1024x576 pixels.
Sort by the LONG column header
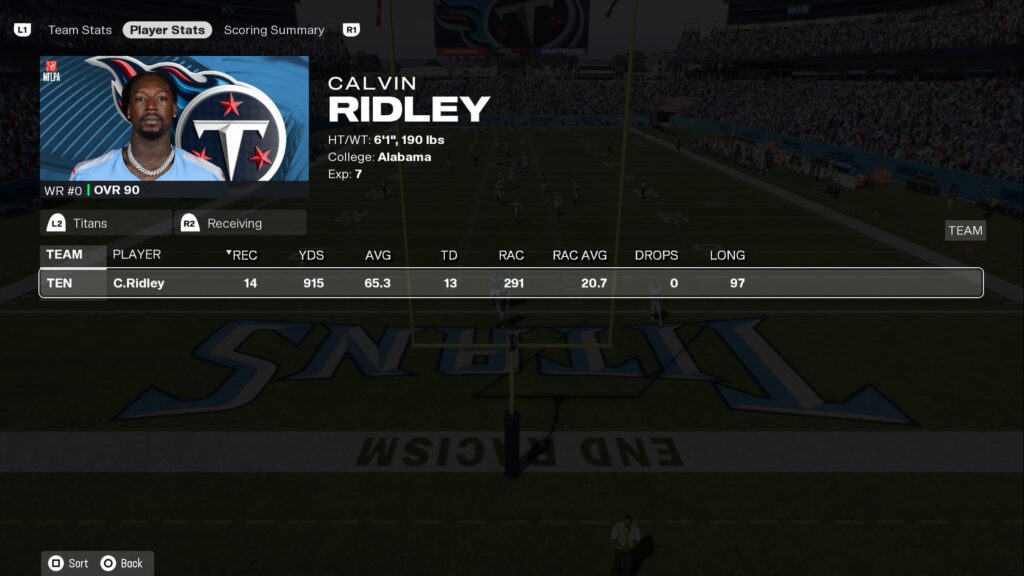point(727,255)
